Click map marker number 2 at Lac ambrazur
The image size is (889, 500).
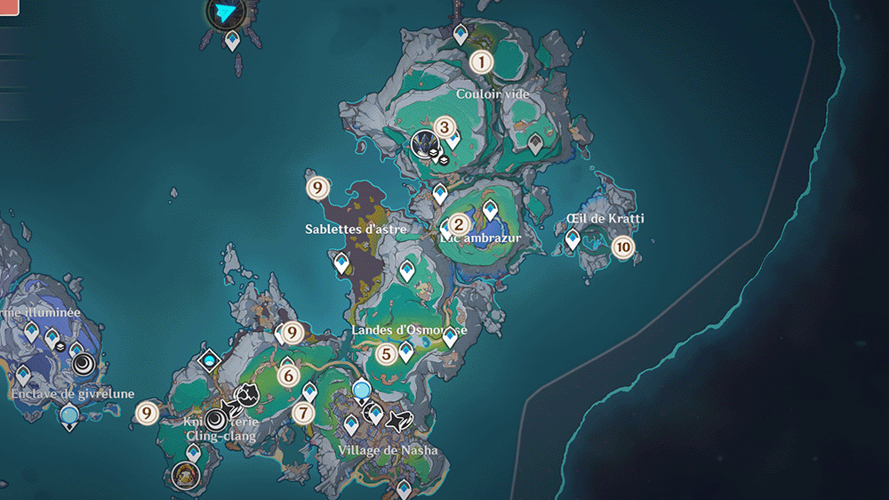click(x=459, y=225)
